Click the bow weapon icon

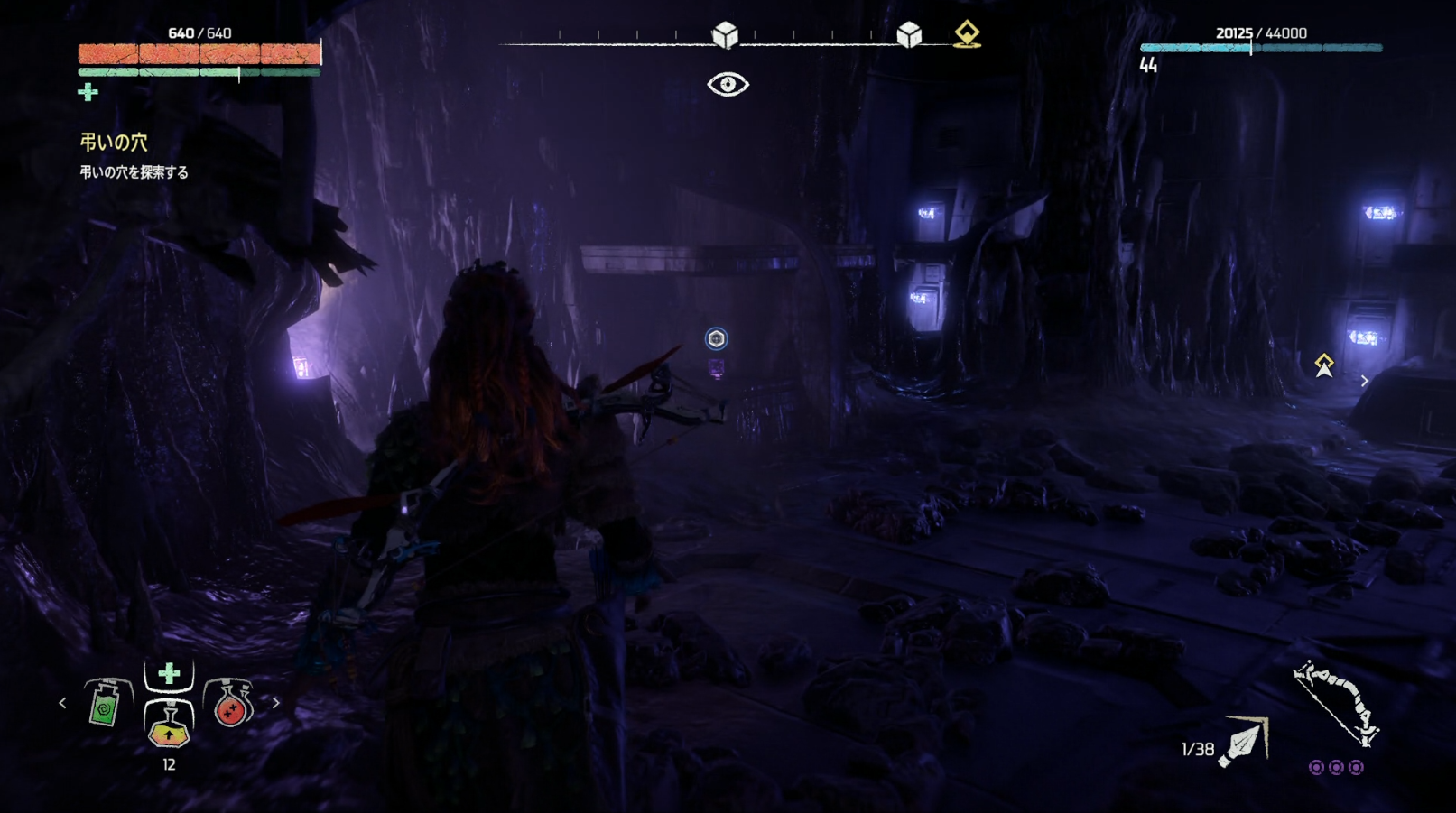coord(1336,703)
